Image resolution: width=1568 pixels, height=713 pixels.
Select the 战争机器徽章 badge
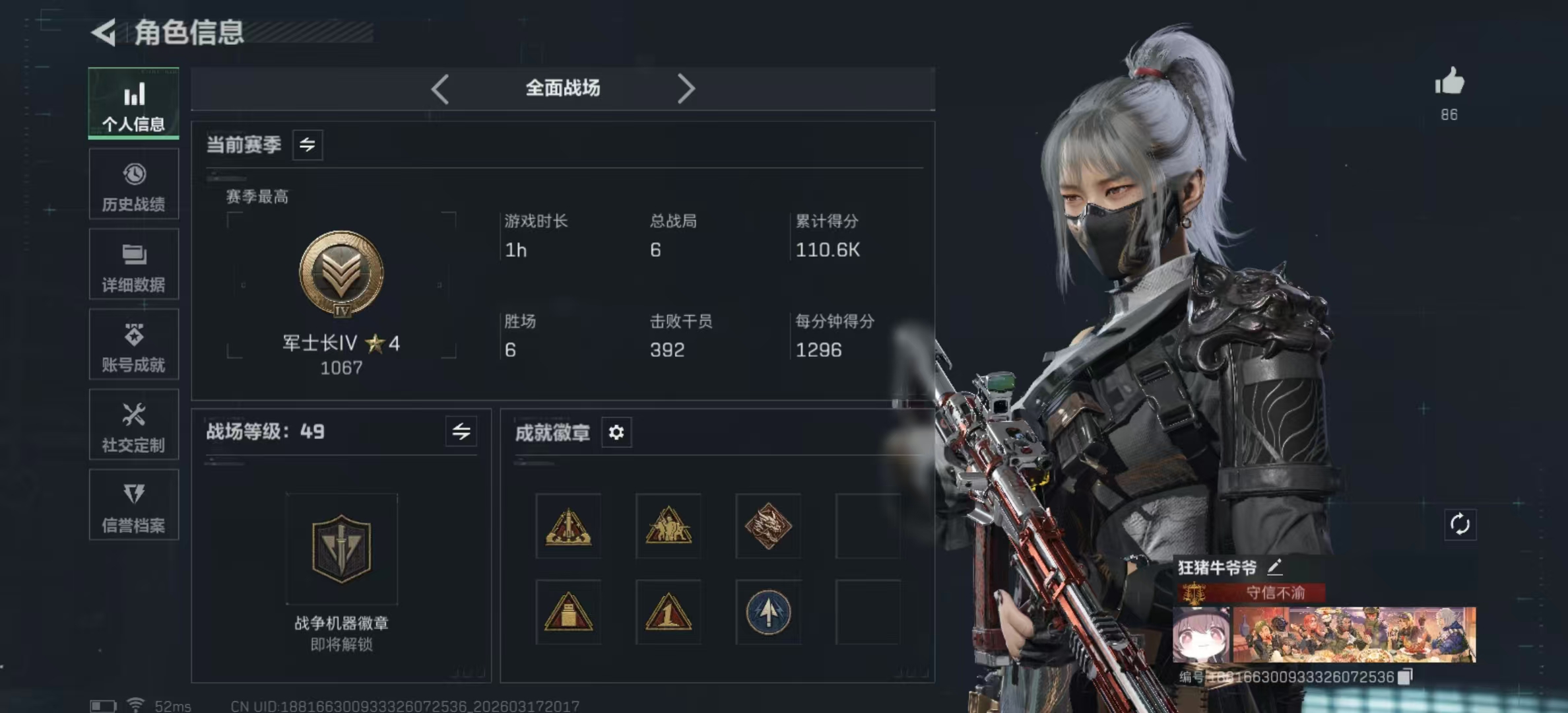(x=341, y=549)
